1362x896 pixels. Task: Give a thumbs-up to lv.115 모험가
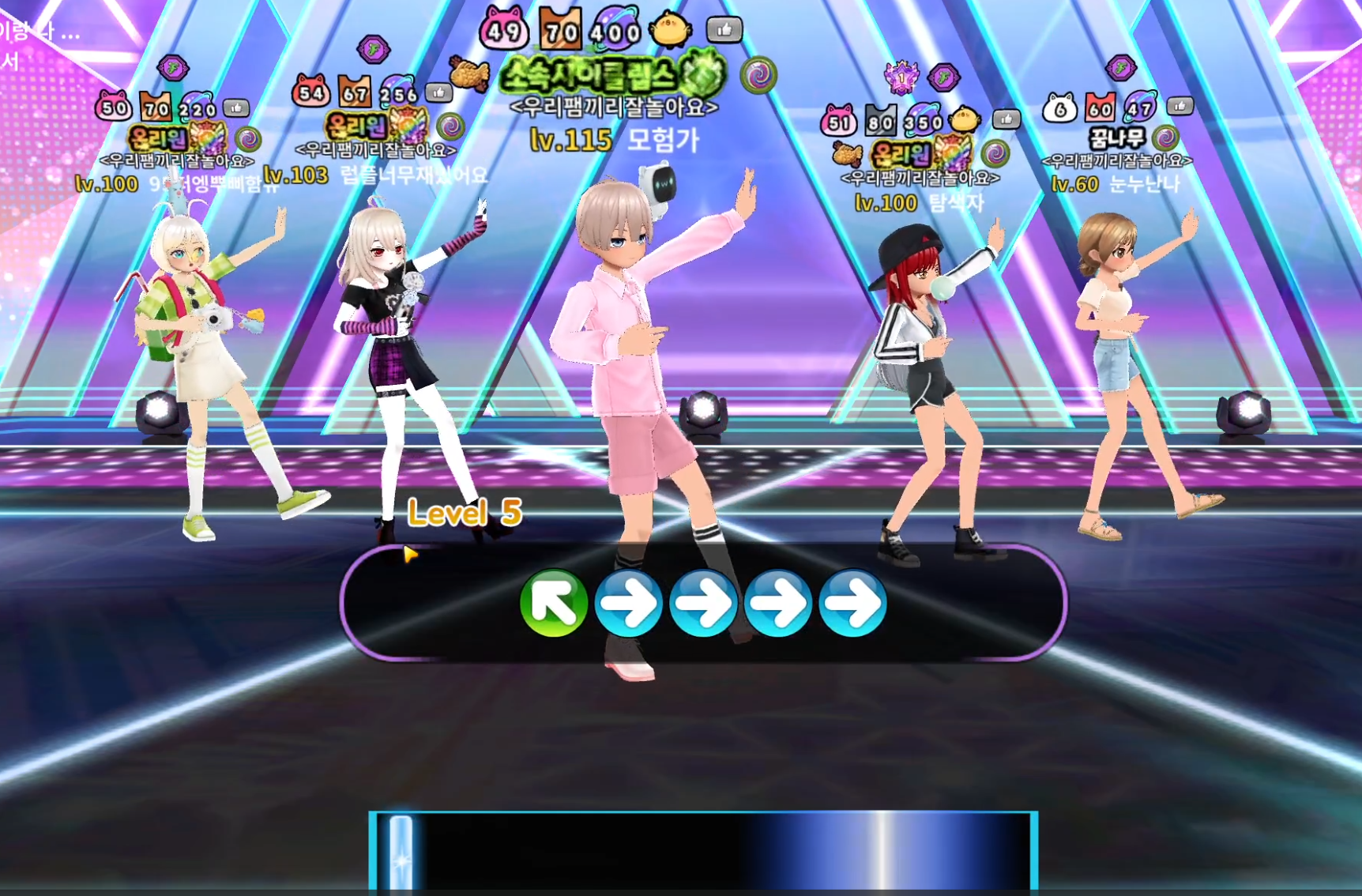pyautogui.click(x=724, y=30)
